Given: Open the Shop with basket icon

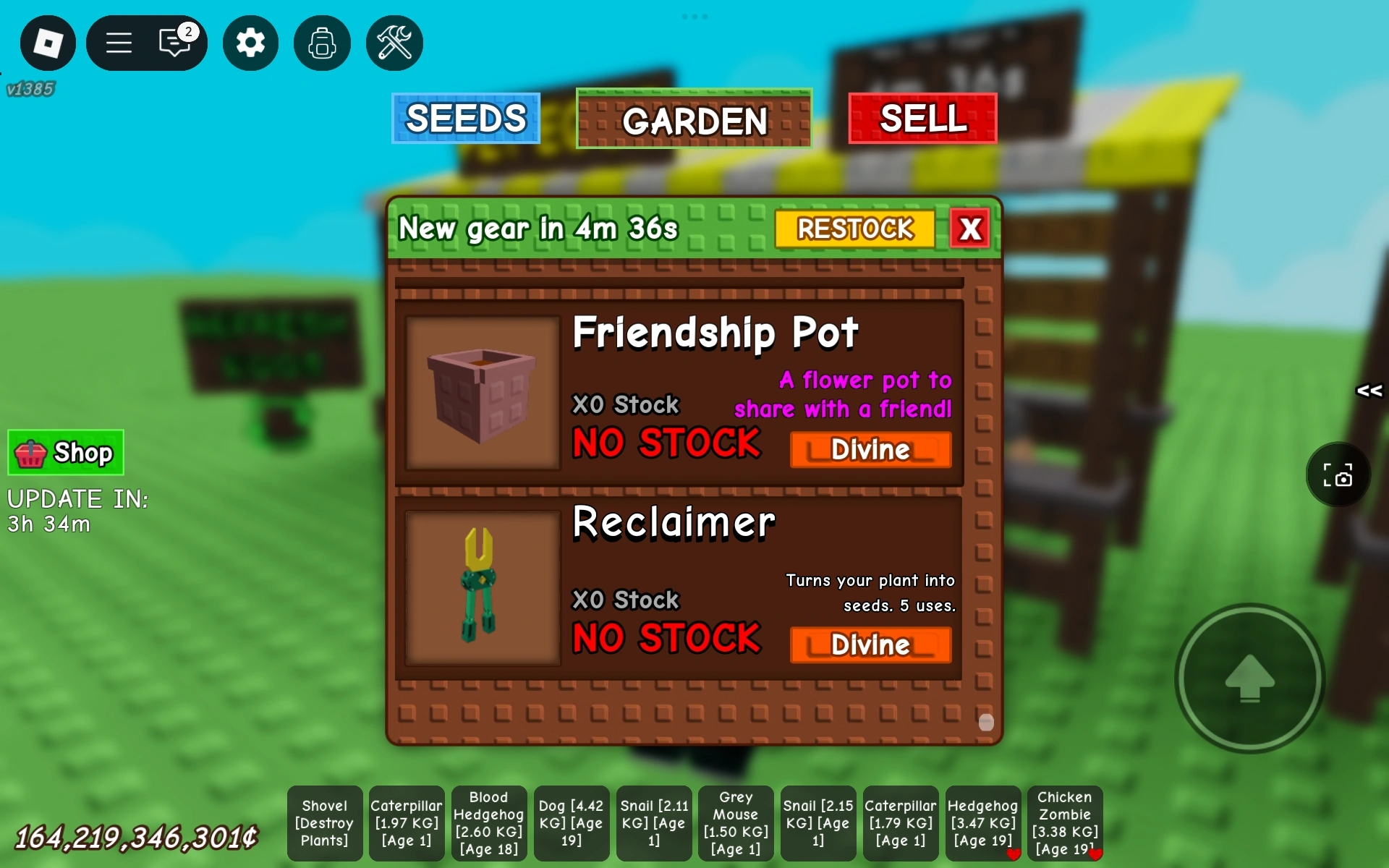Looking at the screenshot, I should point(65,452).
